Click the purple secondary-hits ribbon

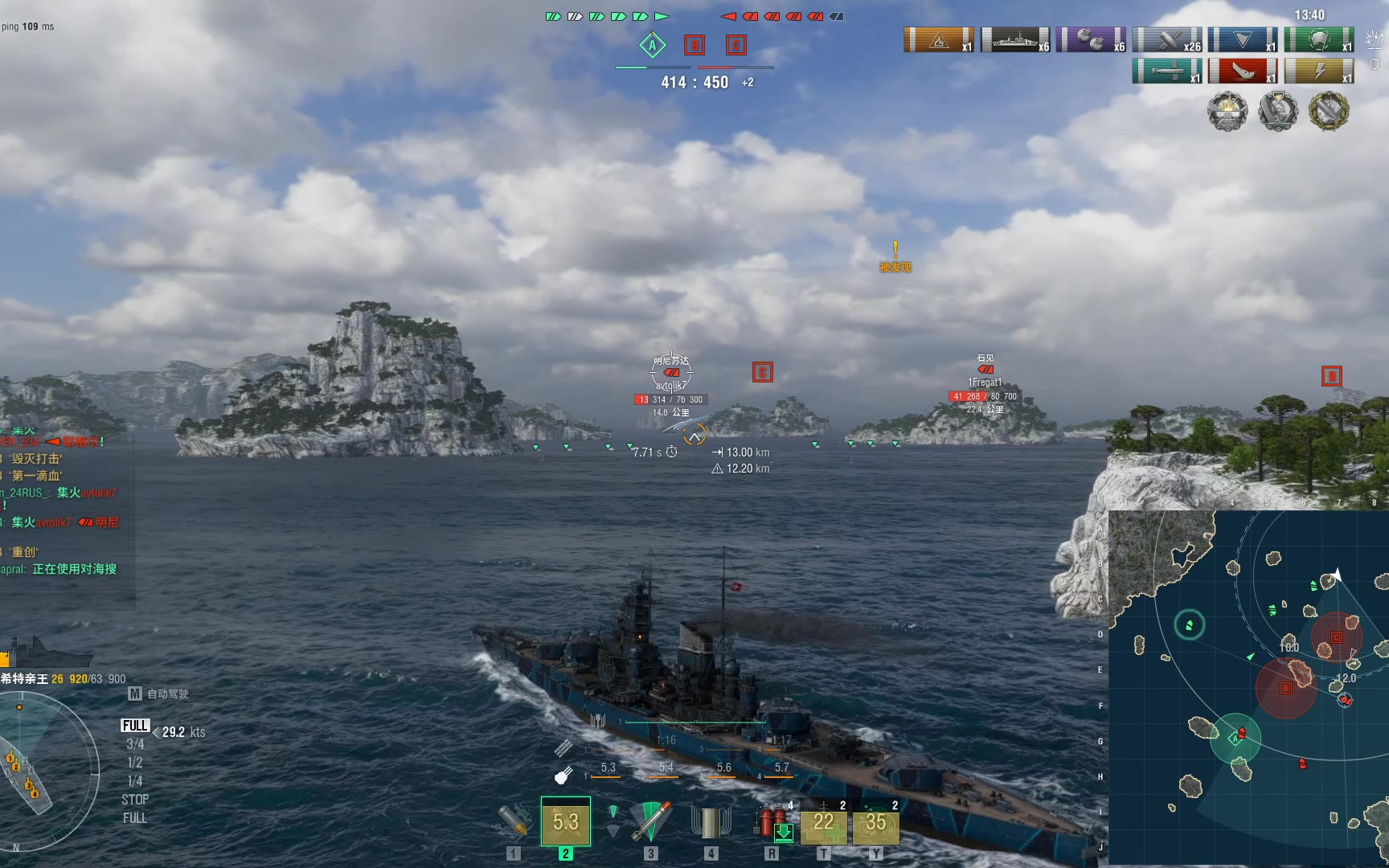click(1091, 39)
